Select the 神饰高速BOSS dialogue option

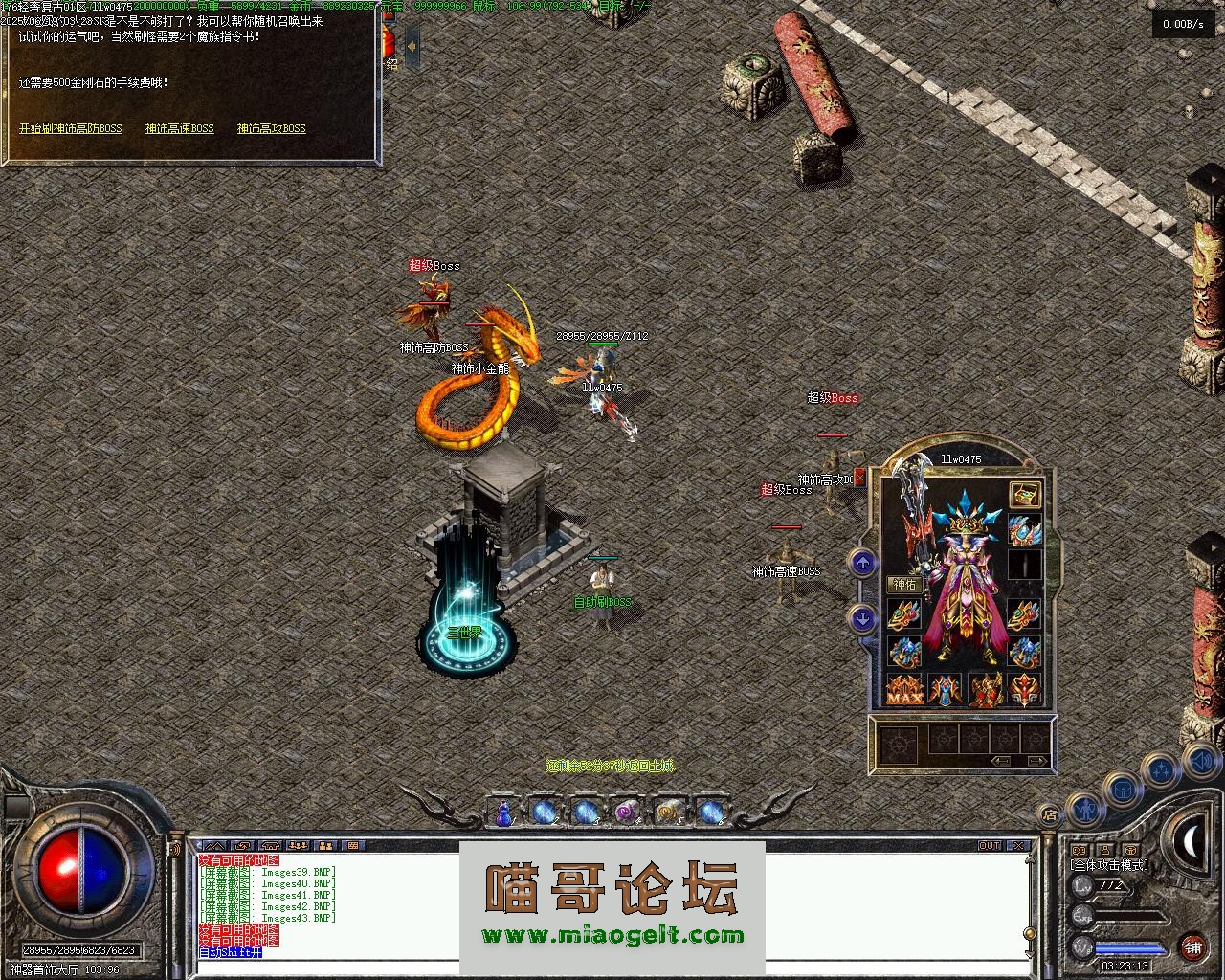point(180,128)
